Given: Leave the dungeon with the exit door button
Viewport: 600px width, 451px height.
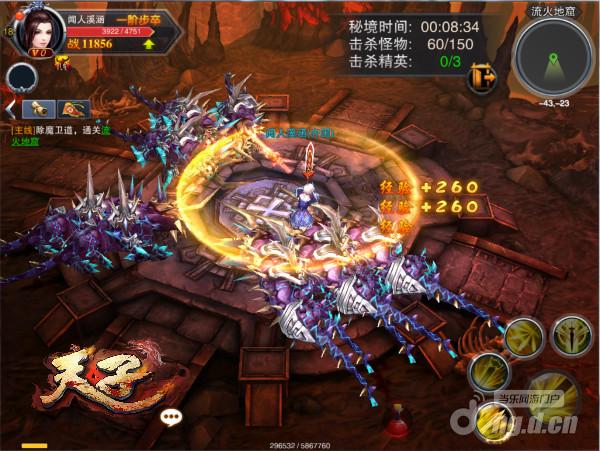Looking at the screenshot, I should click(482, 76).
